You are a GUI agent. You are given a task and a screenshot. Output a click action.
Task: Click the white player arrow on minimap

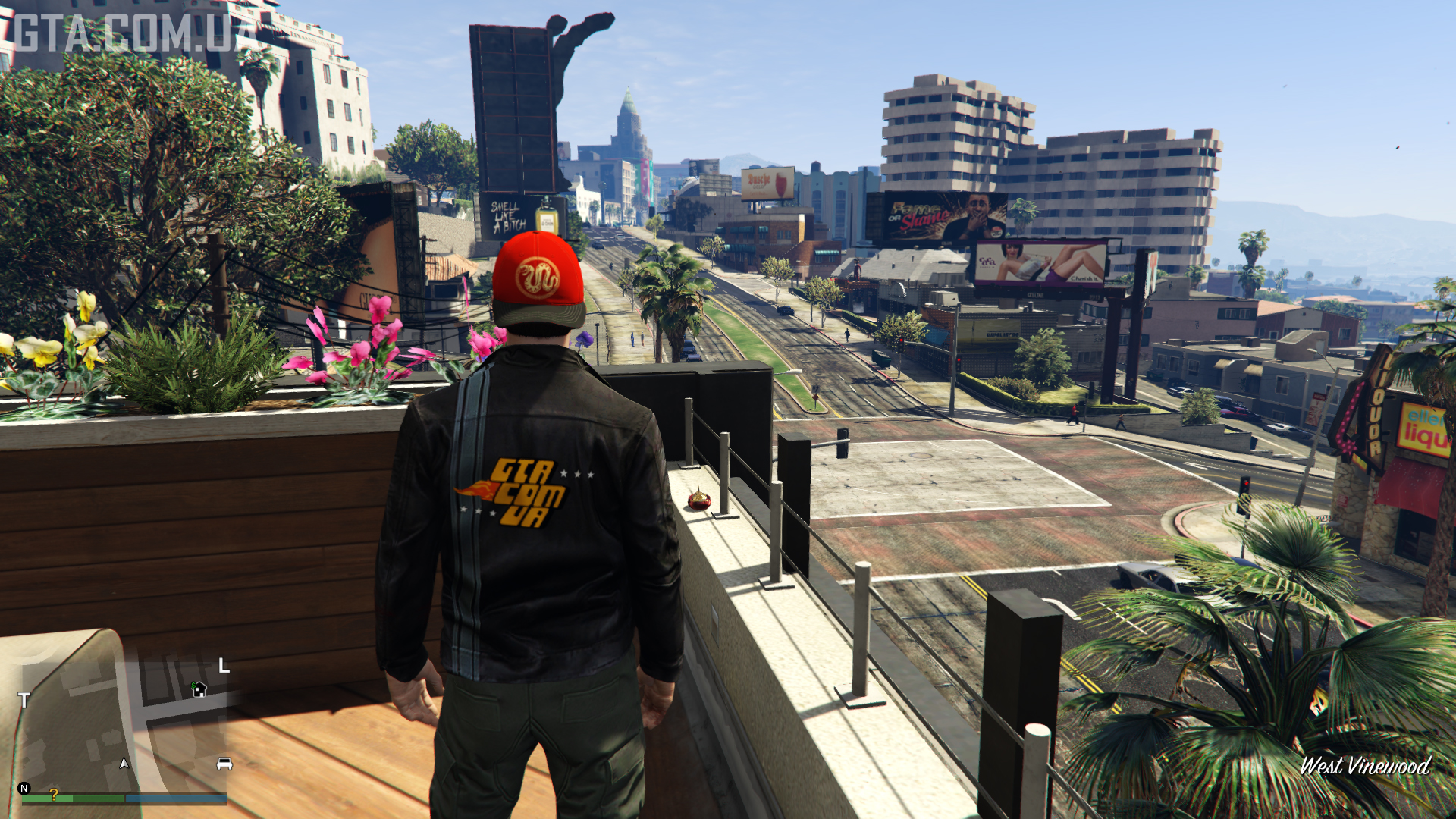click(124, 763)
